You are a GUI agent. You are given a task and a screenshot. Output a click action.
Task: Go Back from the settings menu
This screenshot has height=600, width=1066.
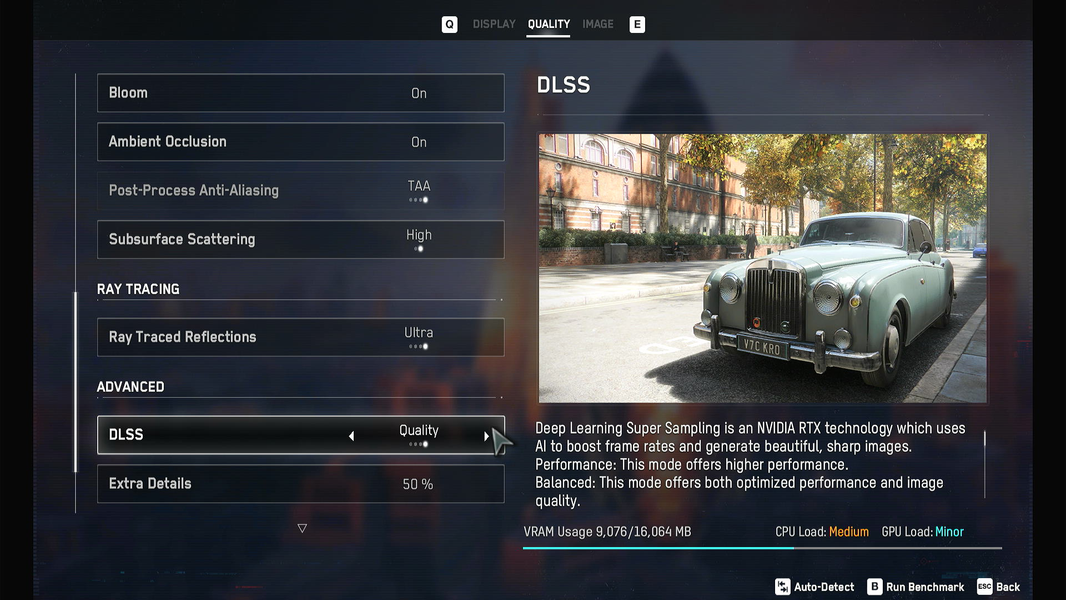(x=998, y=587)
